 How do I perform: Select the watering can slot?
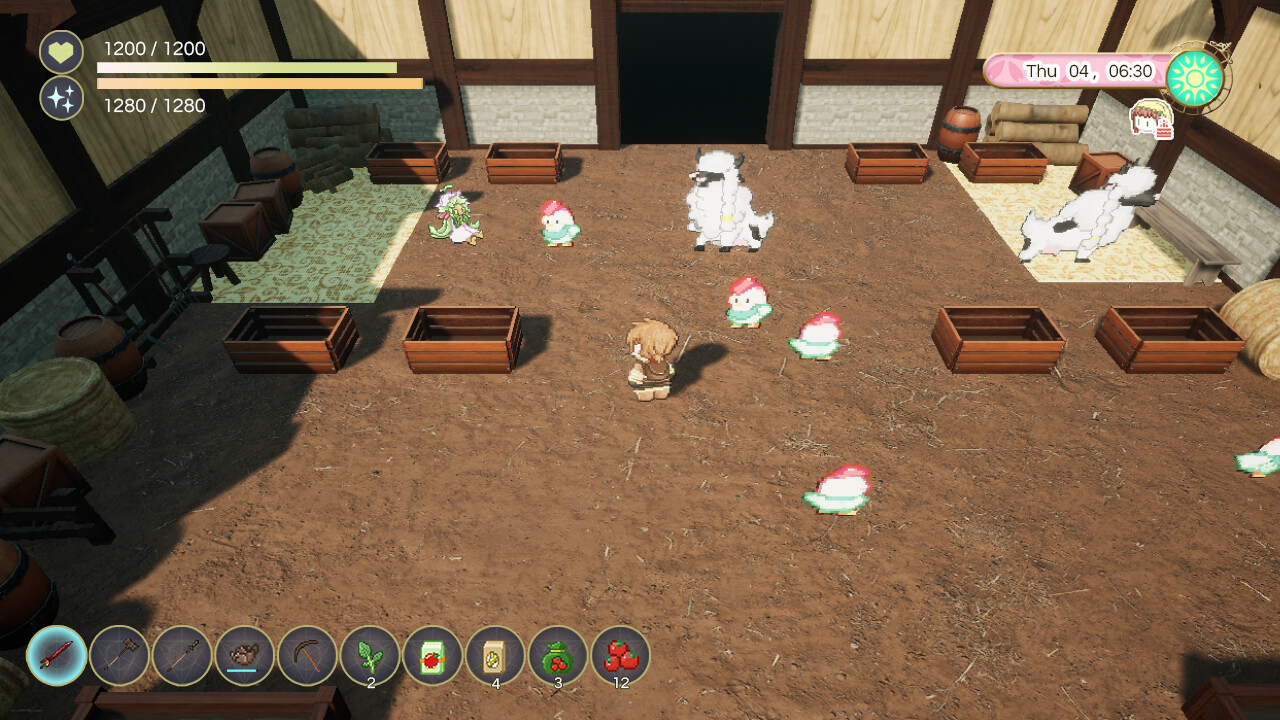245,655
